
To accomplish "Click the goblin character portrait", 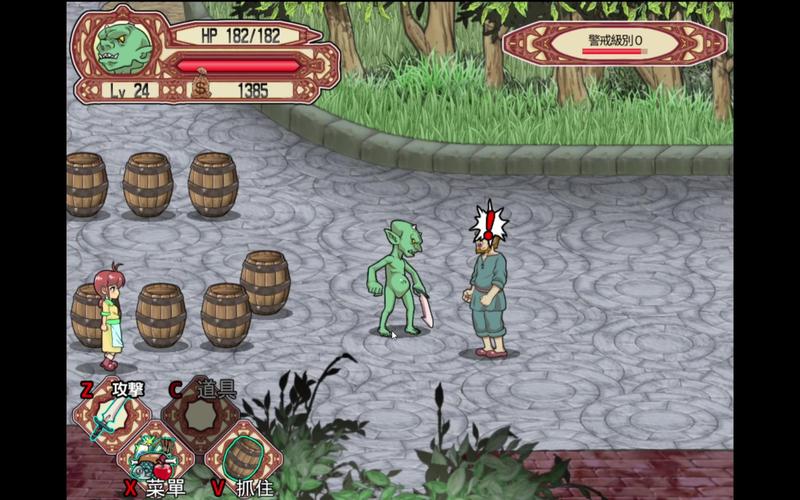I will tap(126, 47).
